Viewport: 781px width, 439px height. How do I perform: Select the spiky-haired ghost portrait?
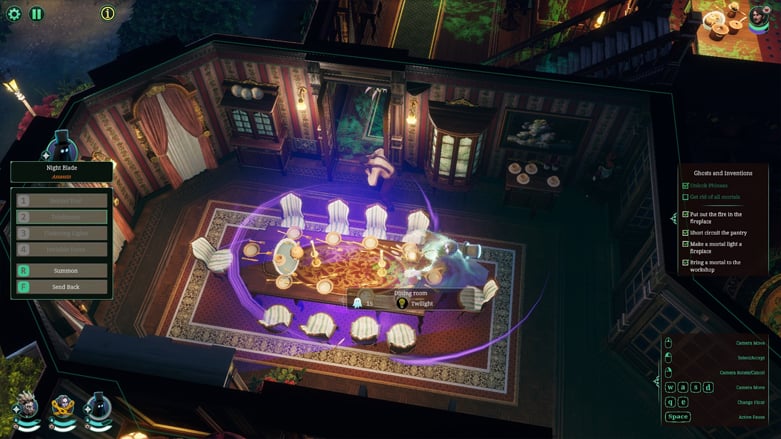point(27,405)
